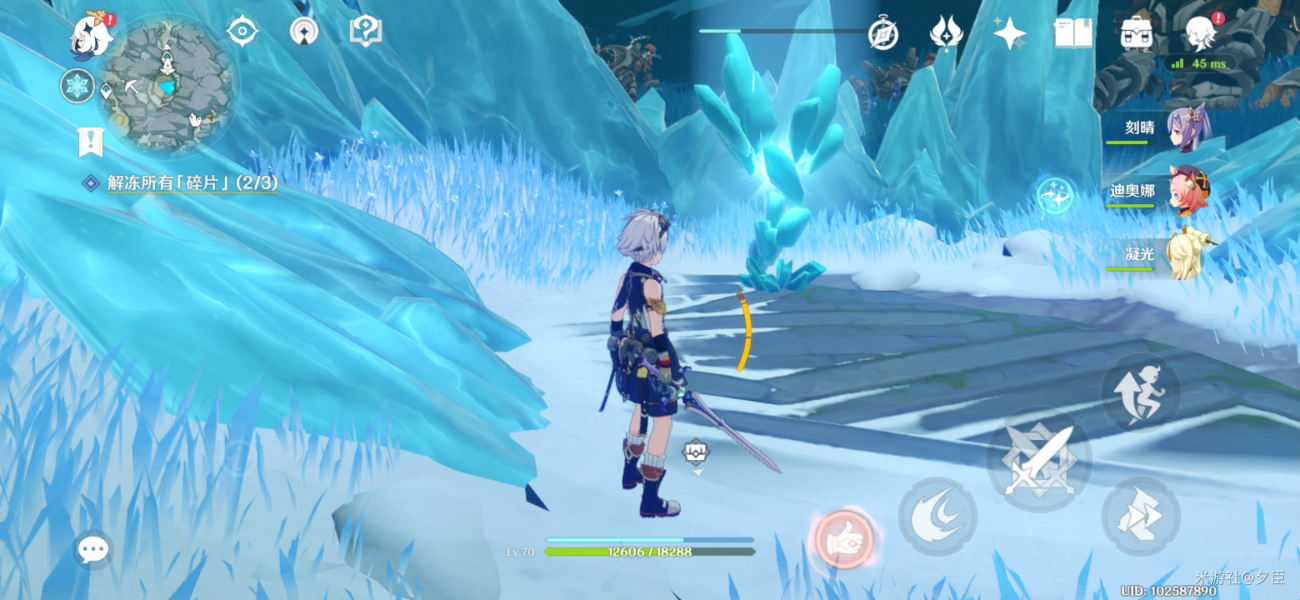Viewport: 1300px width, 600px height.
Task: Switch to party member 迪奥娜
Action: 1188,190
